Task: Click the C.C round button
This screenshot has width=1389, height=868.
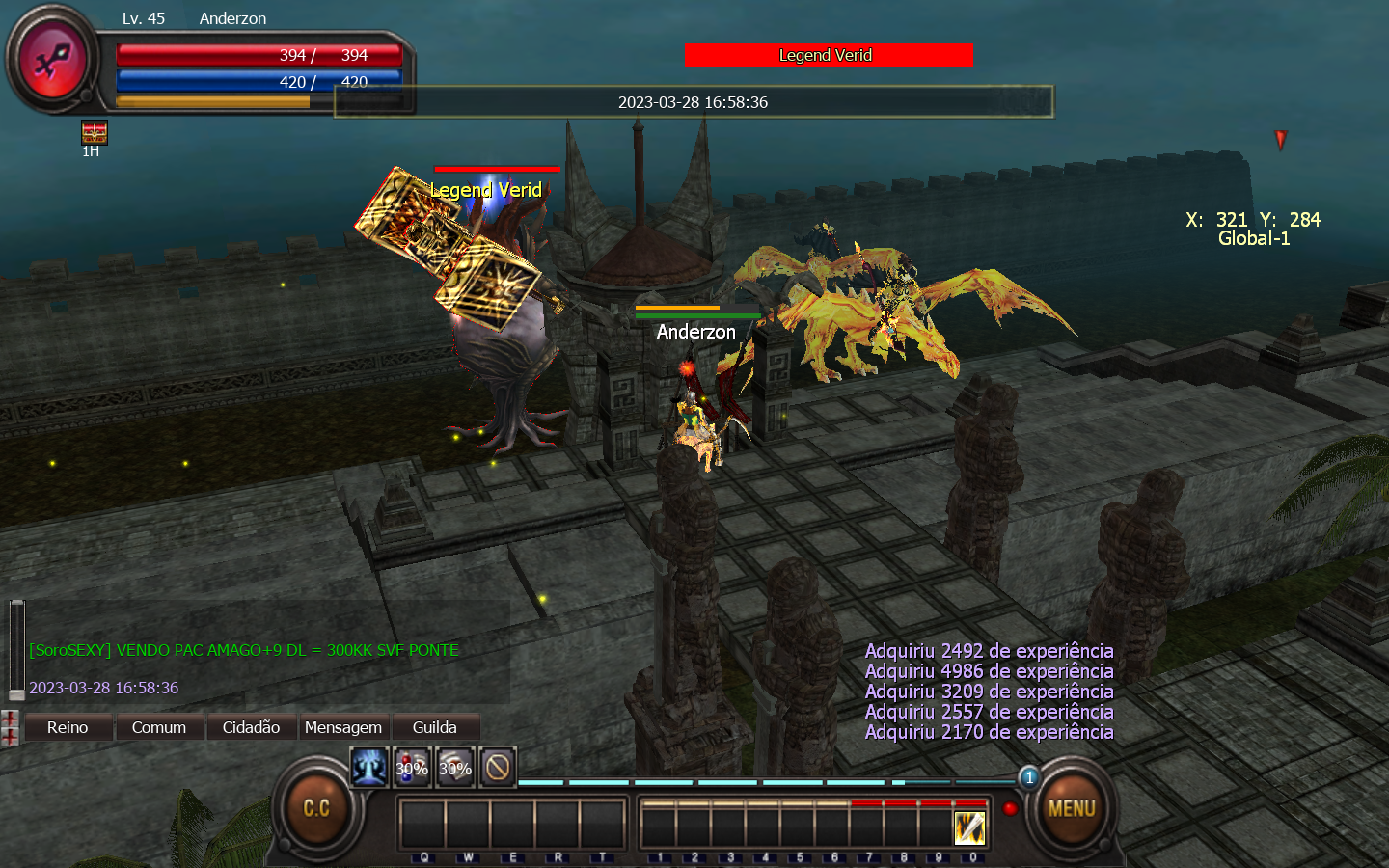Action: pos(316,808)
